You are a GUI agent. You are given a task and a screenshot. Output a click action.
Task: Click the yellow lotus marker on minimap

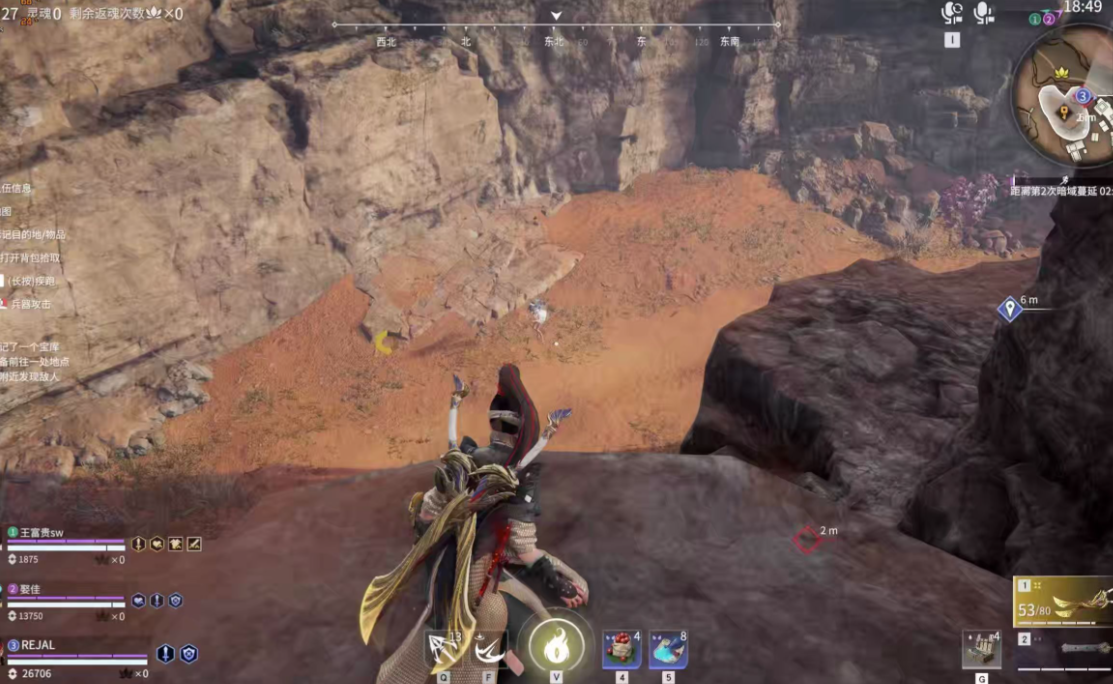[1059, 74]
